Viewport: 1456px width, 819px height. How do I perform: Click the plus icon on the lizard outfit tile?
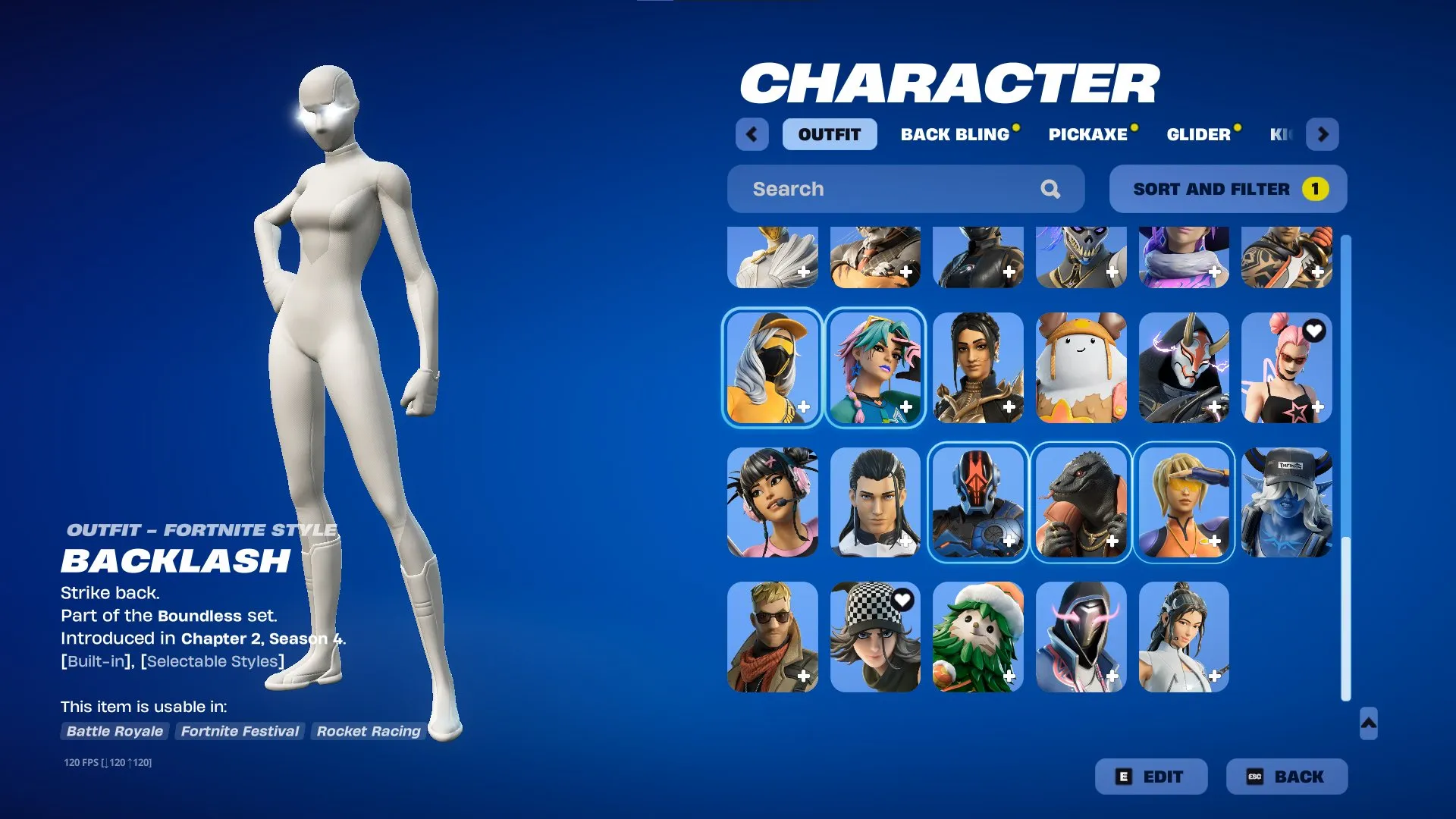(x=1112, y=541)
